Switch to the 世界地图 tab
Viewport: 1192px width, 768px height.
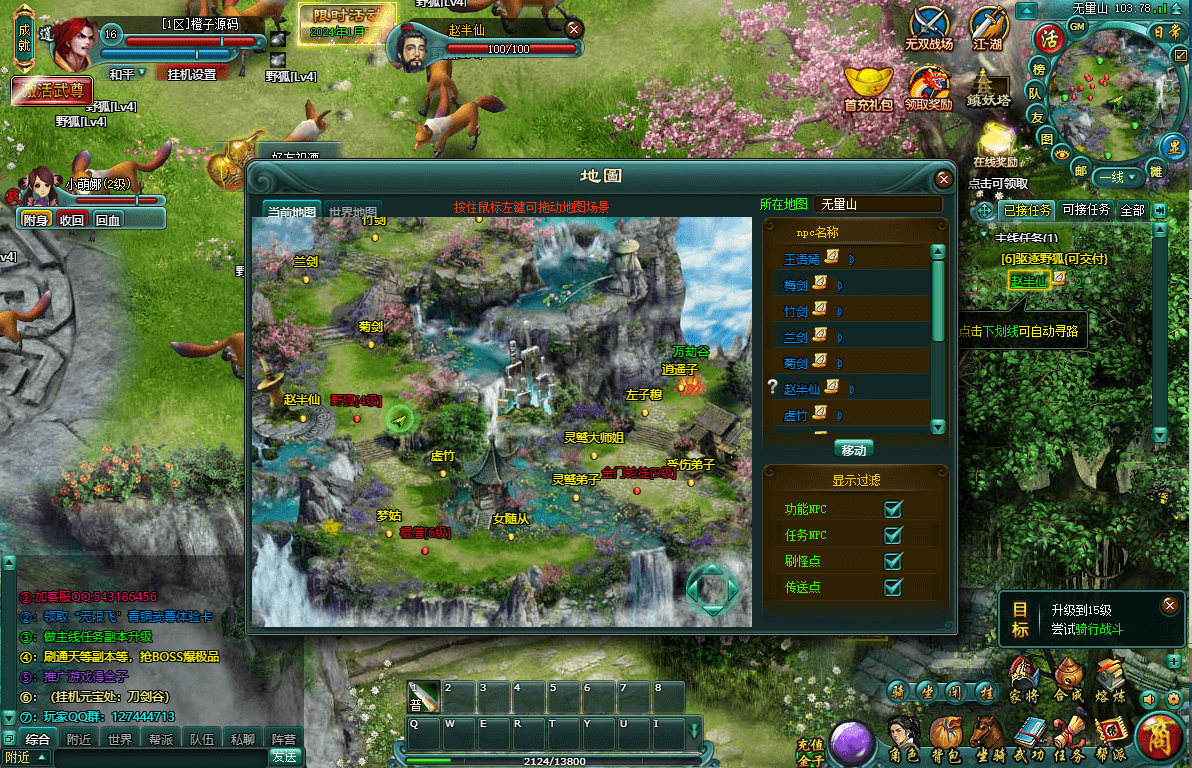pyautogui.click(x=353, y=212)
